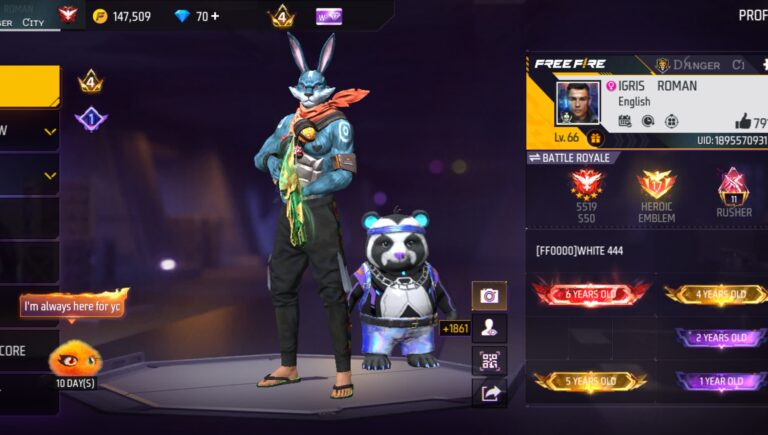Click the profile visibility eye button
768x435 pixels.
pos(489,327)
